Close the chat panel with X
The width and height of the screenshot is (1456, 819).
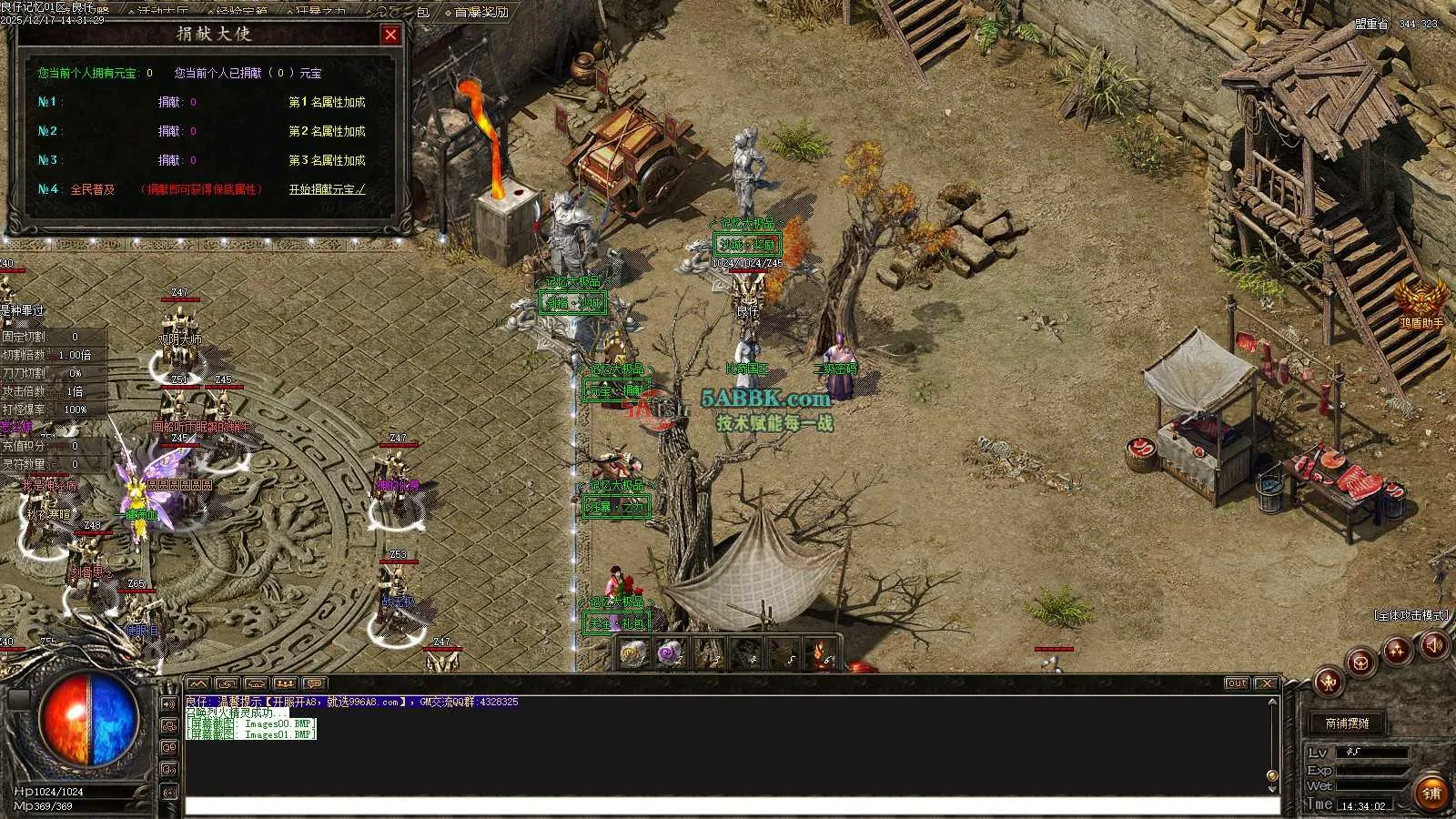coord(1266,683)
